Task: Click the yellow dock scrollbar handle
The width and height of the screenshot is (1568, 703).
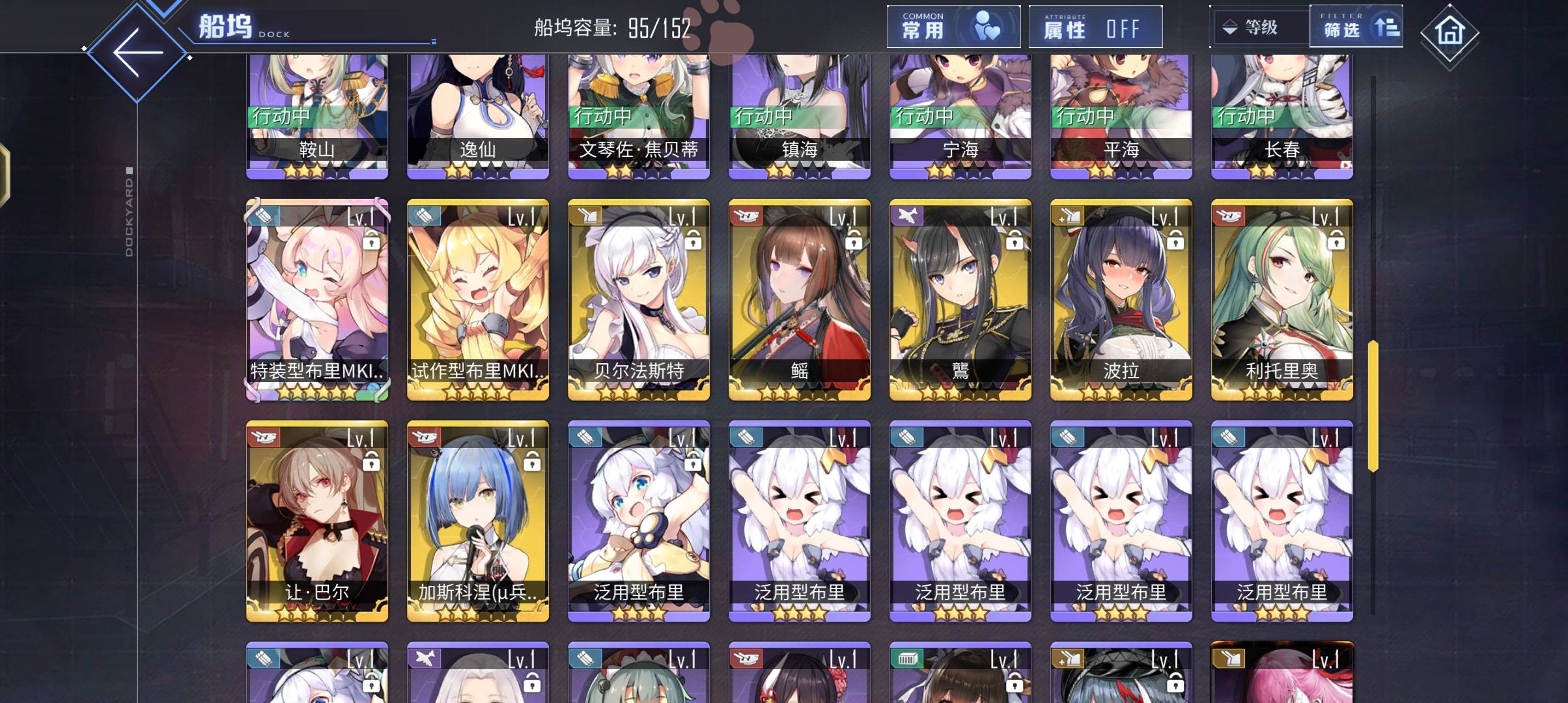Action: coord(1373,405)
